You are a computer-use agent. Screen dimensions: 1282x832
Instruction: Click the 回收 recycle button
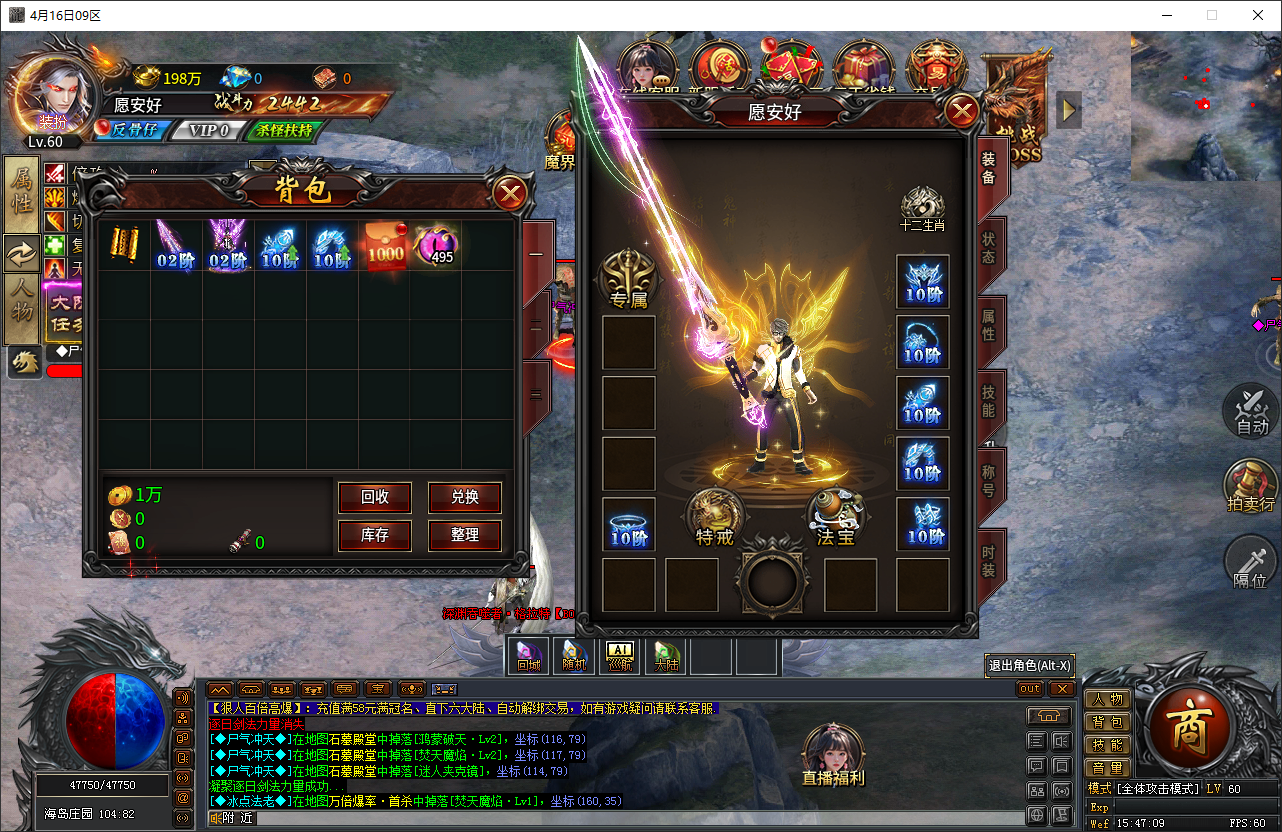click(375, 497)
